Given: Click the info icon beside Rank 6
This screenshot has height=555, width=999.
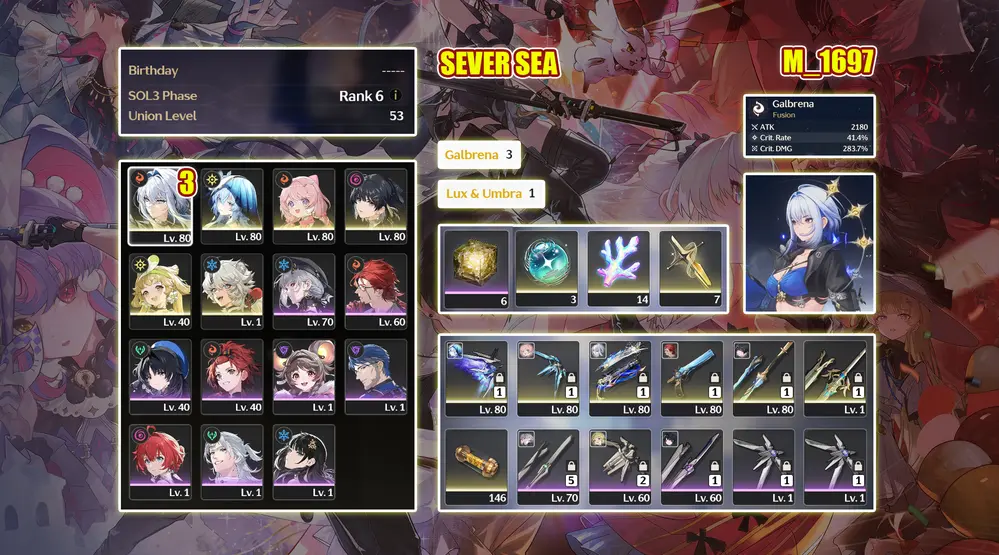Looking at the screenshot, I should [396, 96].
